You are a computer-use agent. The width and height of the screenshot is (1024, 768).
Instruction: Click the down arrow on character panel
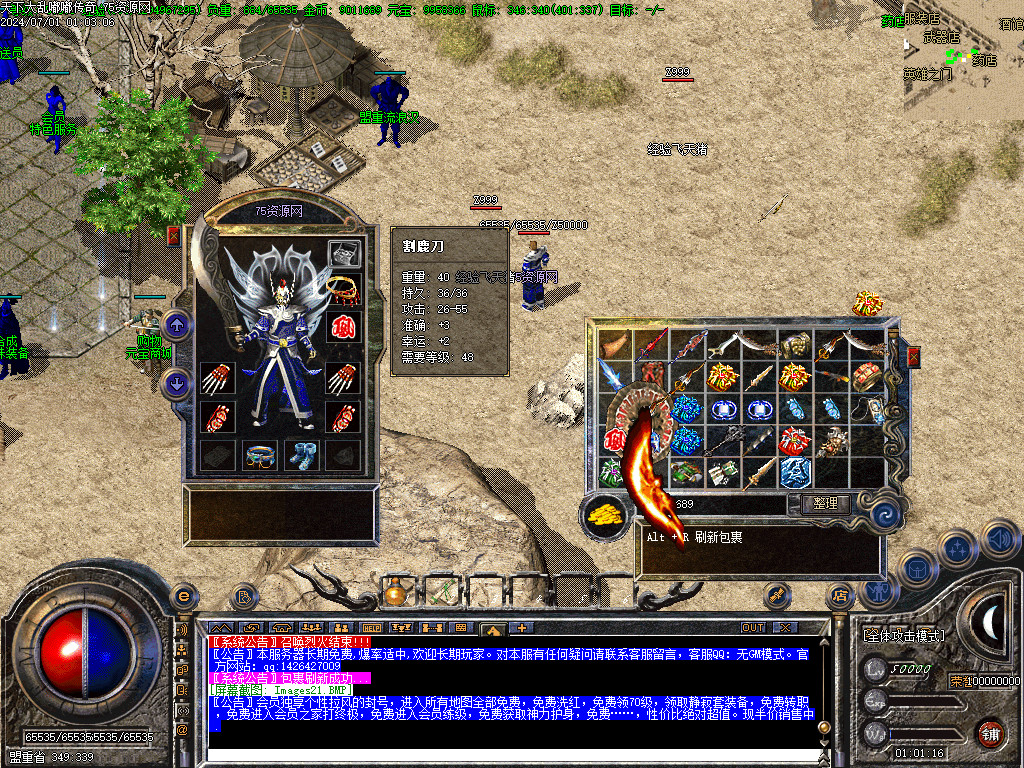tap(176, 383)
